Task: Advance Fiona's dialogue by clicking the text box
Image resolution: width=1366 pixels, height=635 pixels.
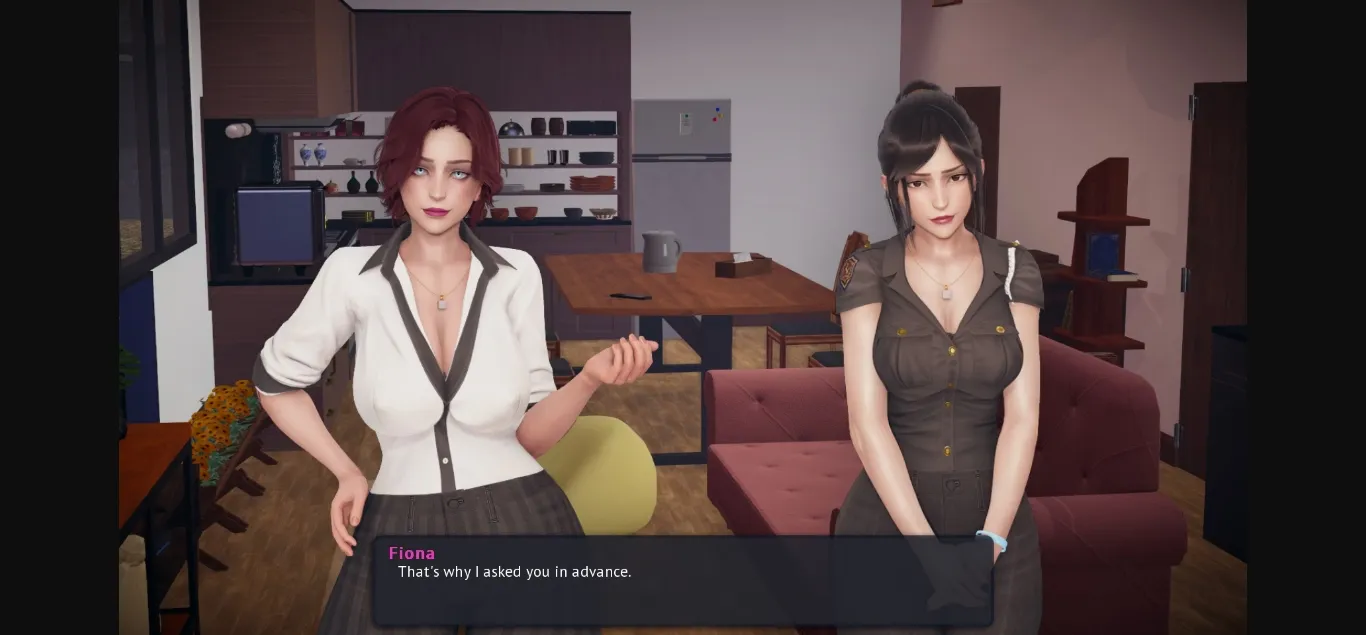Action: click(683, 582)
